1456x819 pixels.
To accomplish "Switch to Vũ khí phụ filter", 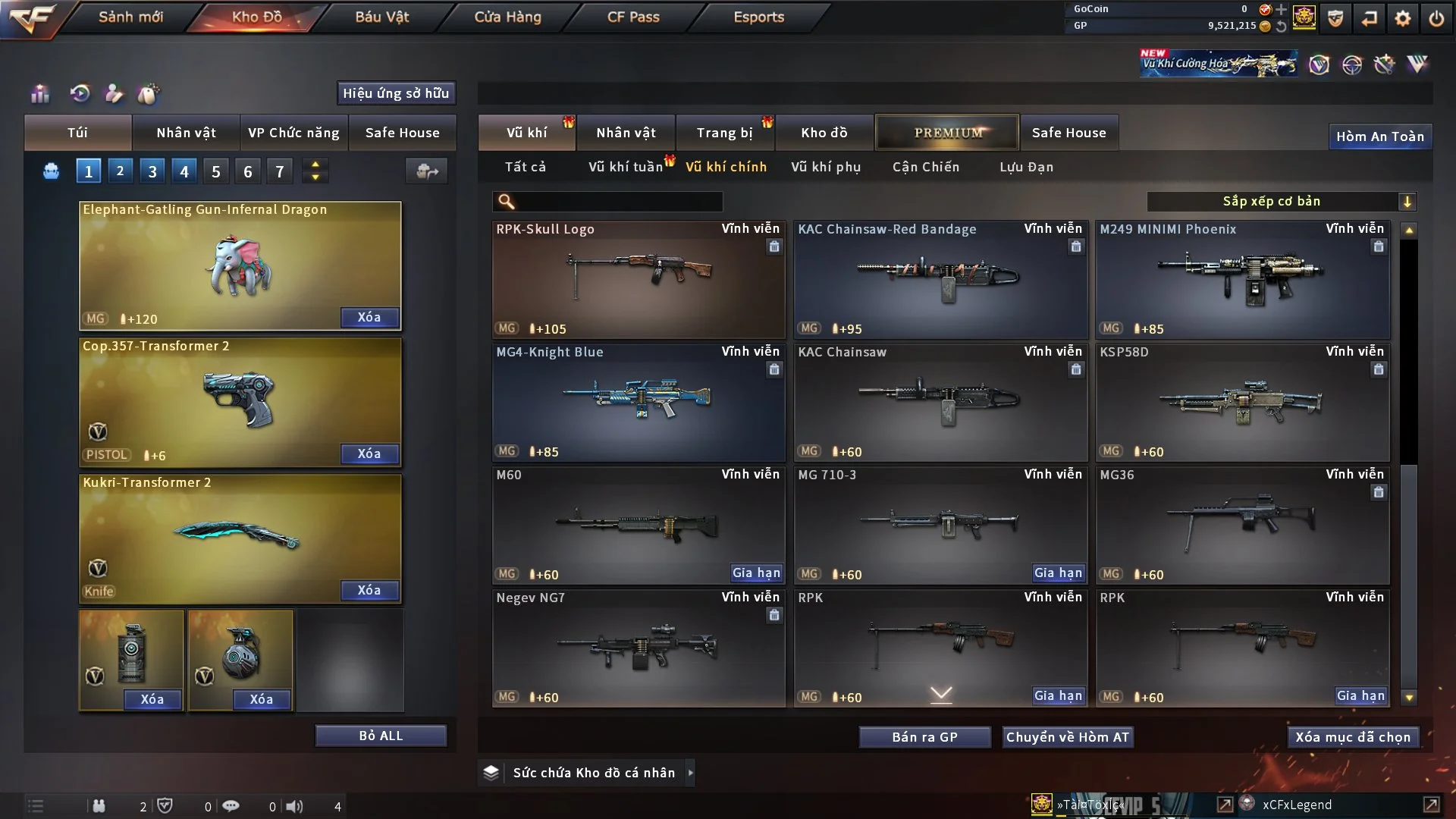I will [825, 167].
